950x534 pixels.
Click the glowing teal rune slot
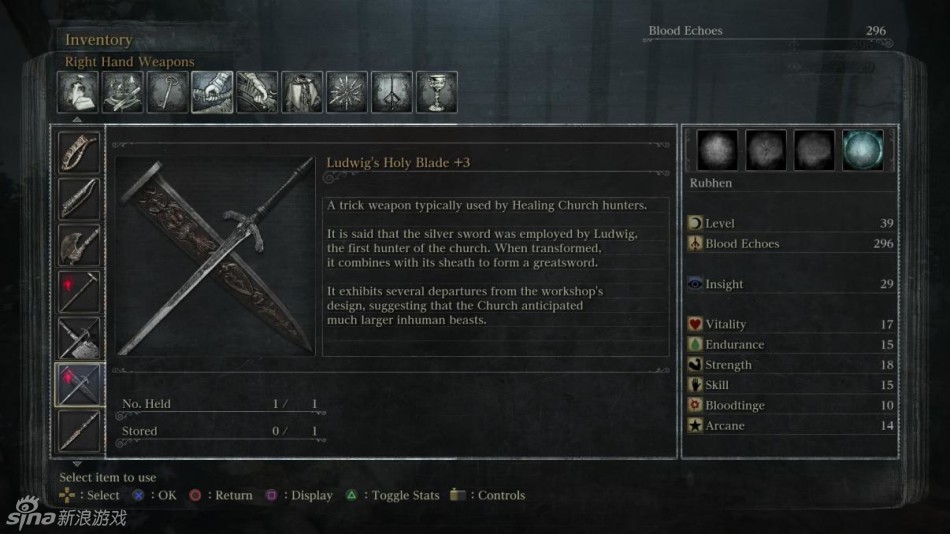point(862,150)
